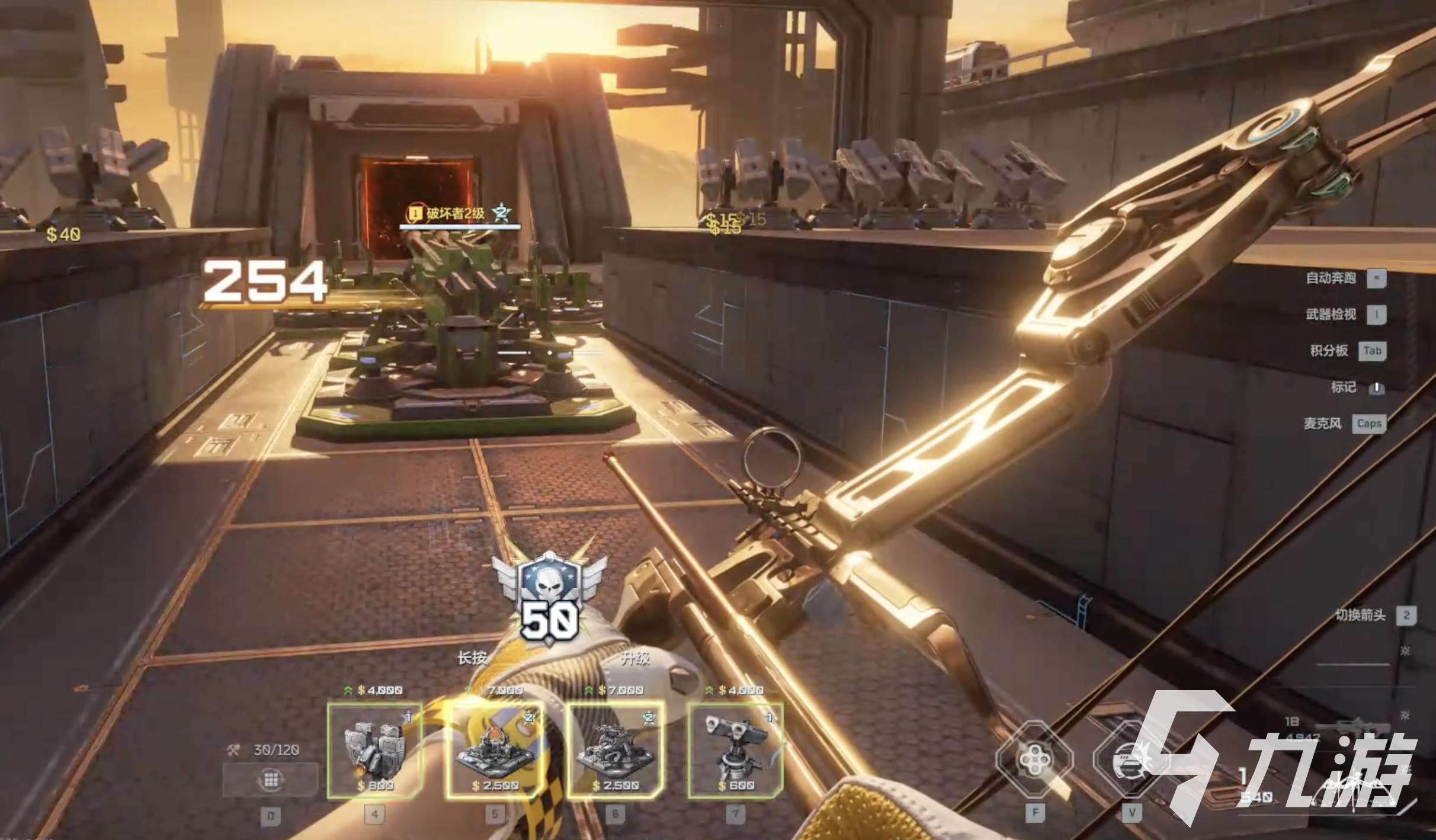Viewport: 1436px width, 840px height.
Task: Trigger the round burst skill icon
Action: [x=1129, y=761]
